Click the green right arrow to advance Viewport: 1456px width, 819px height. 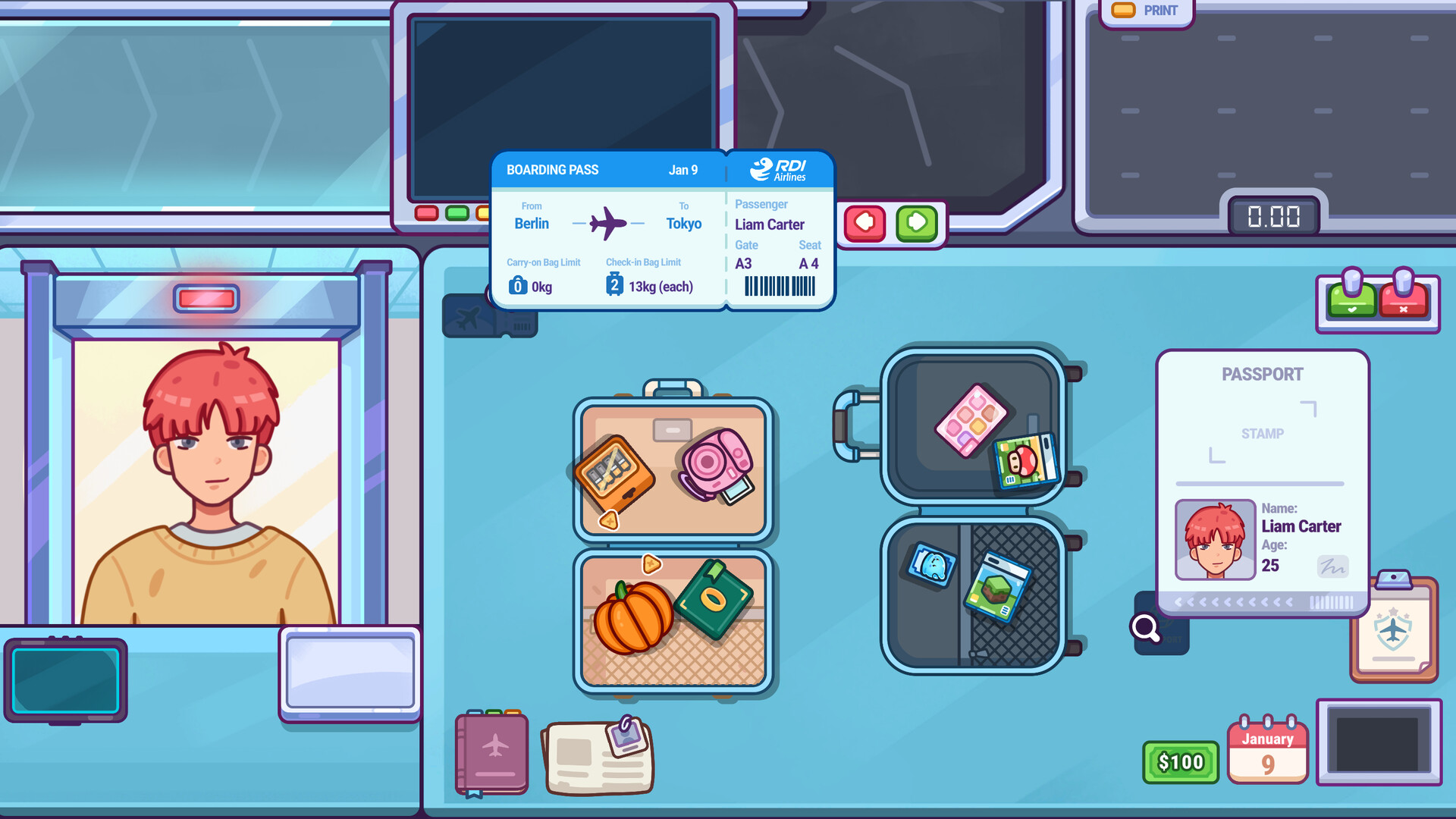pyautogui.click(x=916, y=224)
